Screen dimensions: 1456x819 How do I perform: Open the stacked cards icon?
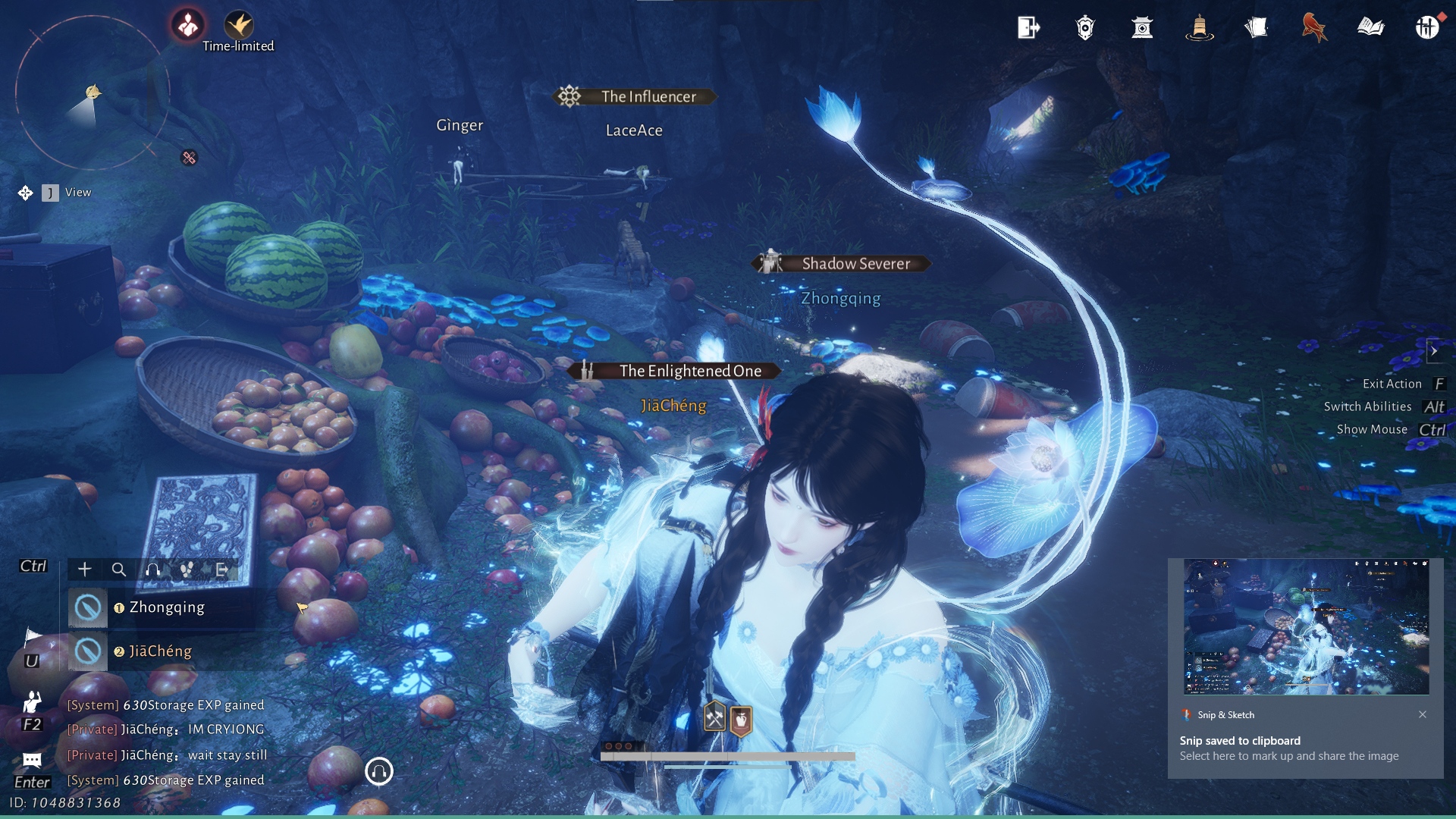(1256, 28)
